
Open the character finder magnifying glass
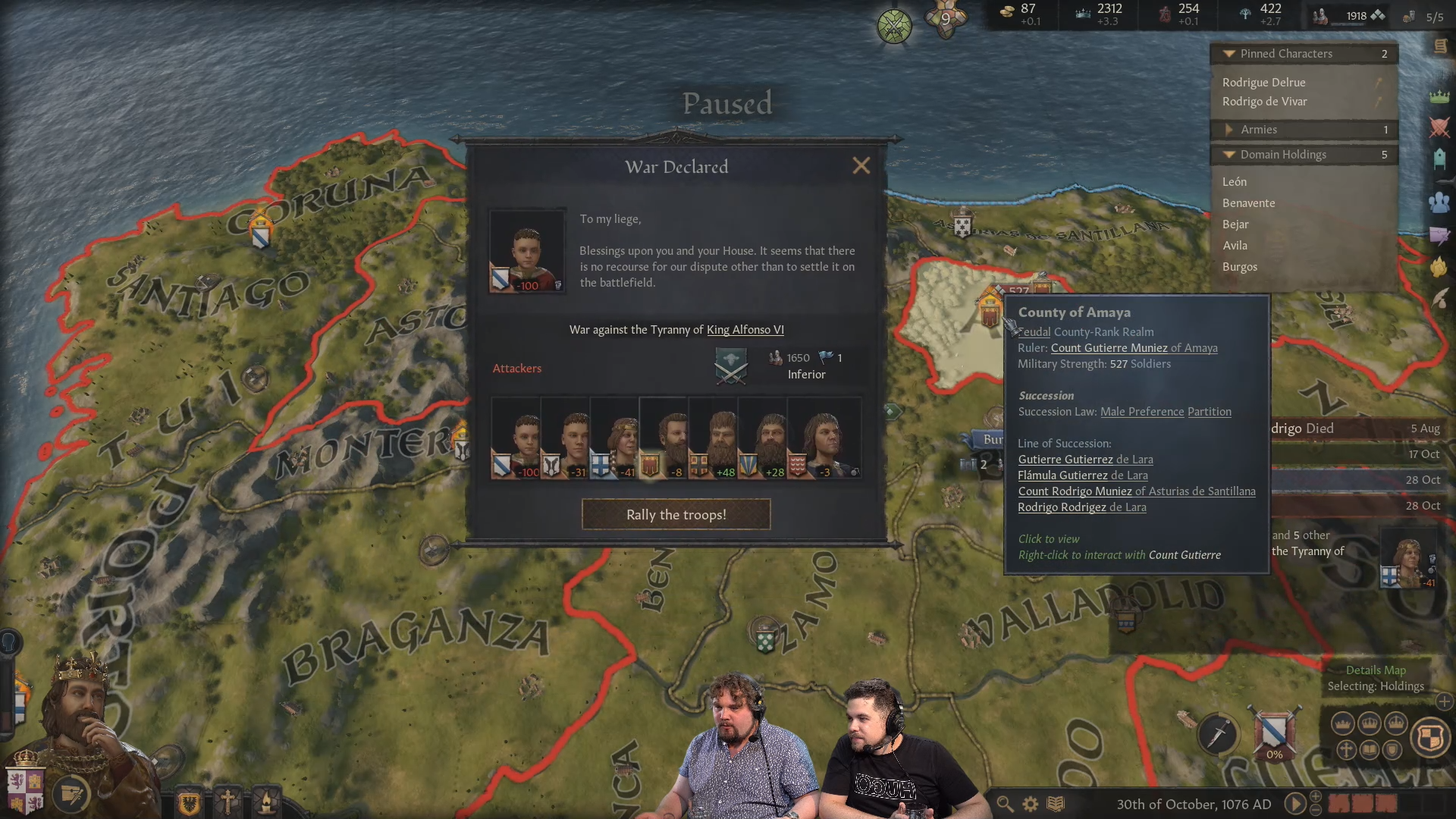click(1004, 804)
